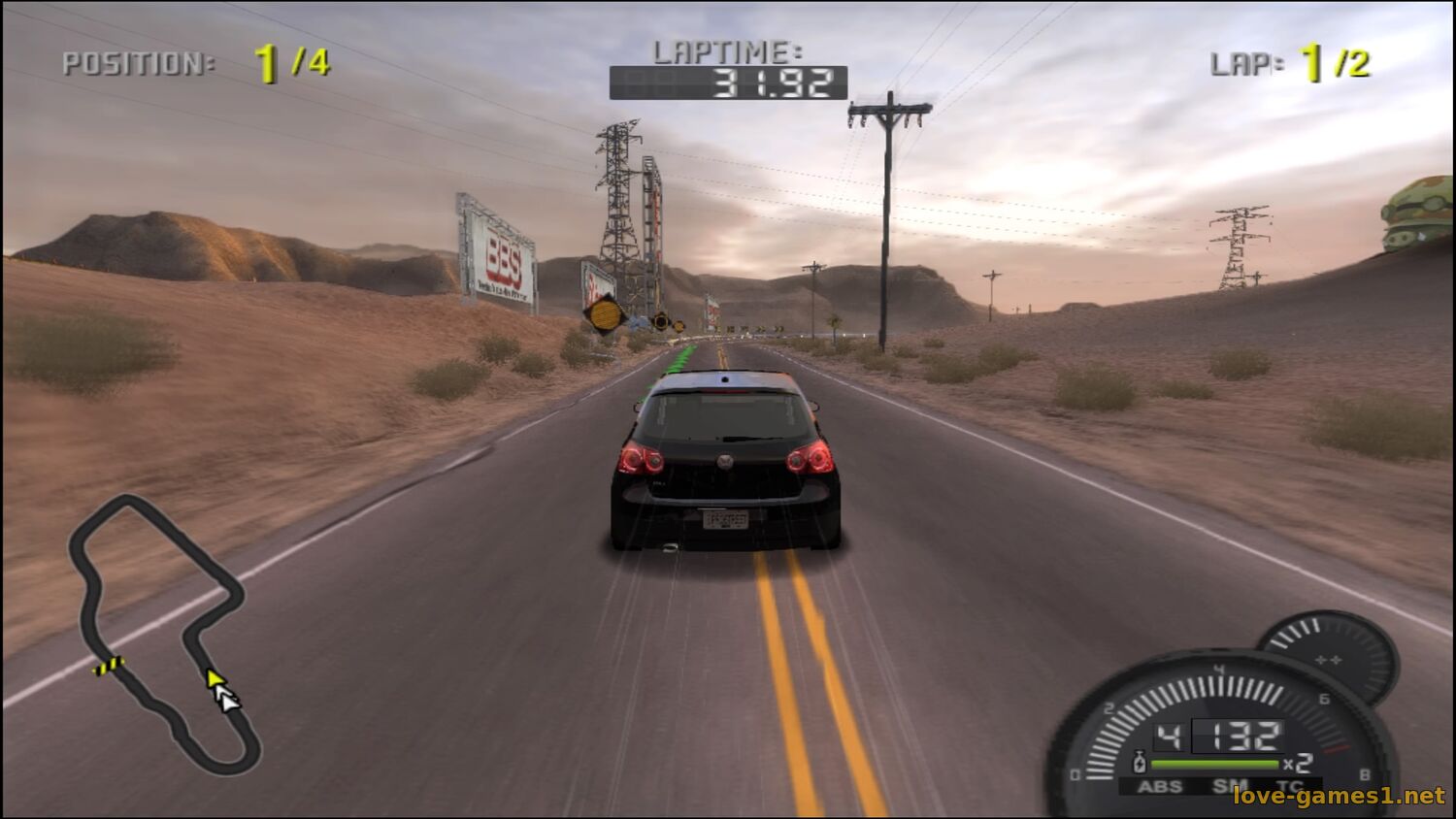Toggle the TC traction control indicator

(x=1289, y=787)
